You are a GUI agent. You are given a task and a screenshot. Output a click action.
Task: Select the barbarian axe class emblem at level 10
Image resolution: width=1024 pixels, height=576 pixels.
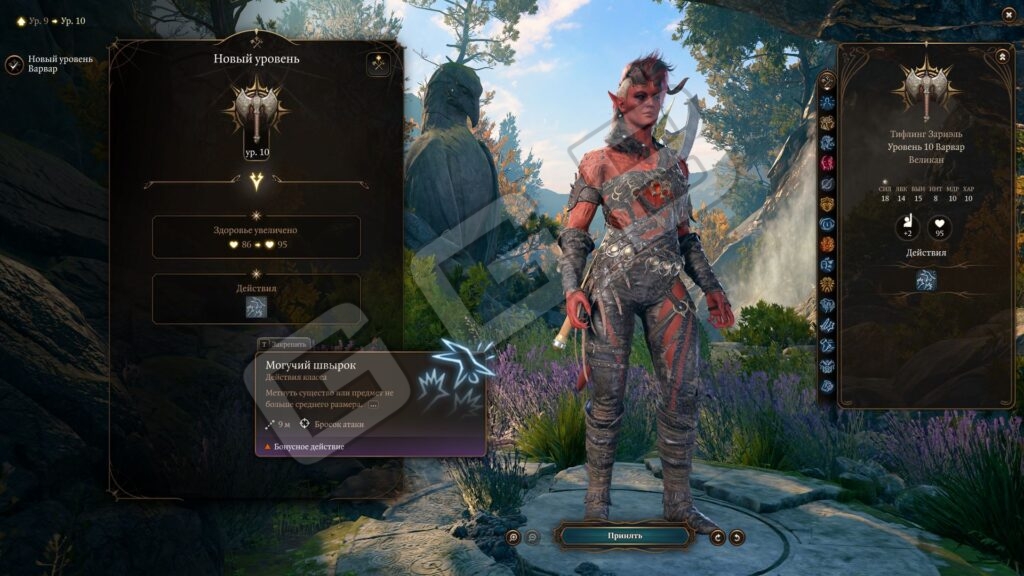click(256, 112)
